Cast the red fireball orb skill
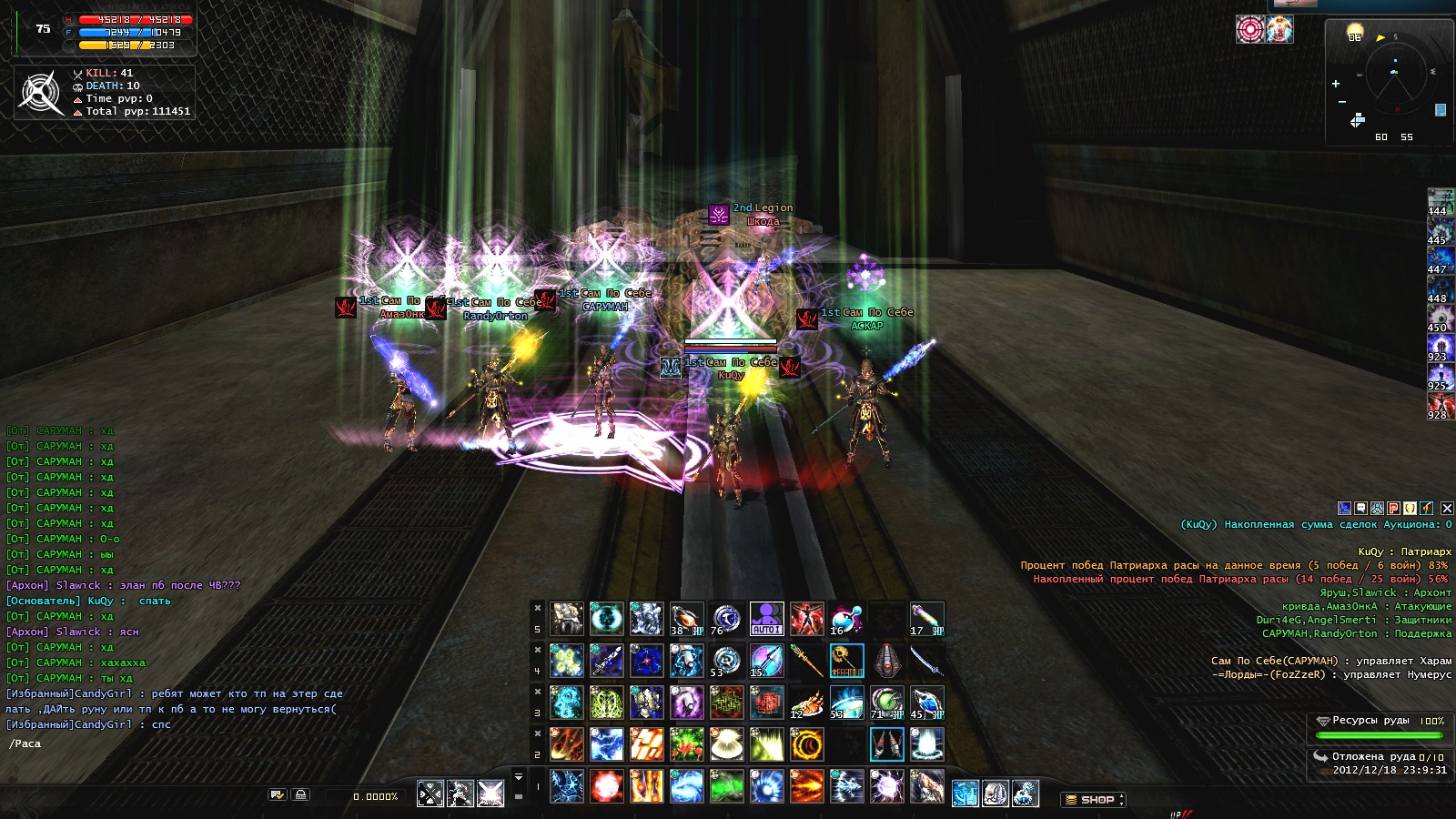 pyautogui.click(x=606, y=786)
